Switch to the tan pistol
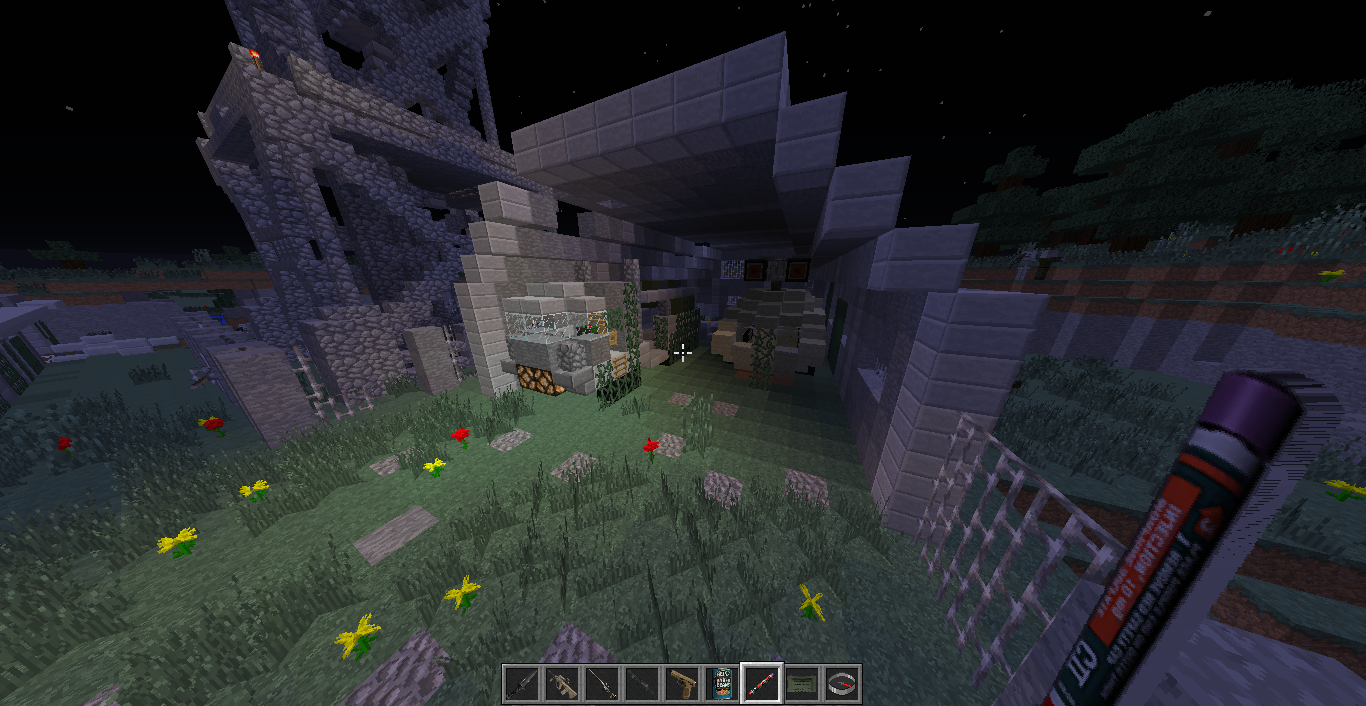Screen dimensions: 1366x706 682,684
